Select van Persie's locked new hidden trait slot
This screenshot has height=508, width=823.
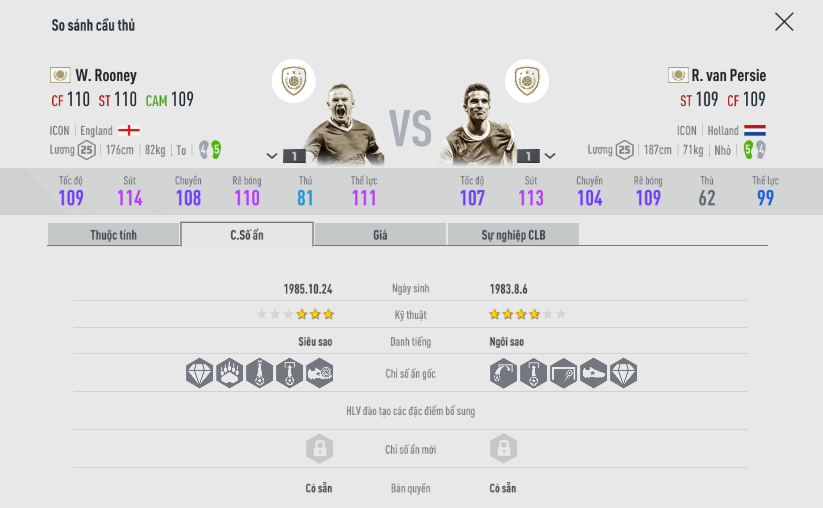pyautogui.click(x=504, y=449)
